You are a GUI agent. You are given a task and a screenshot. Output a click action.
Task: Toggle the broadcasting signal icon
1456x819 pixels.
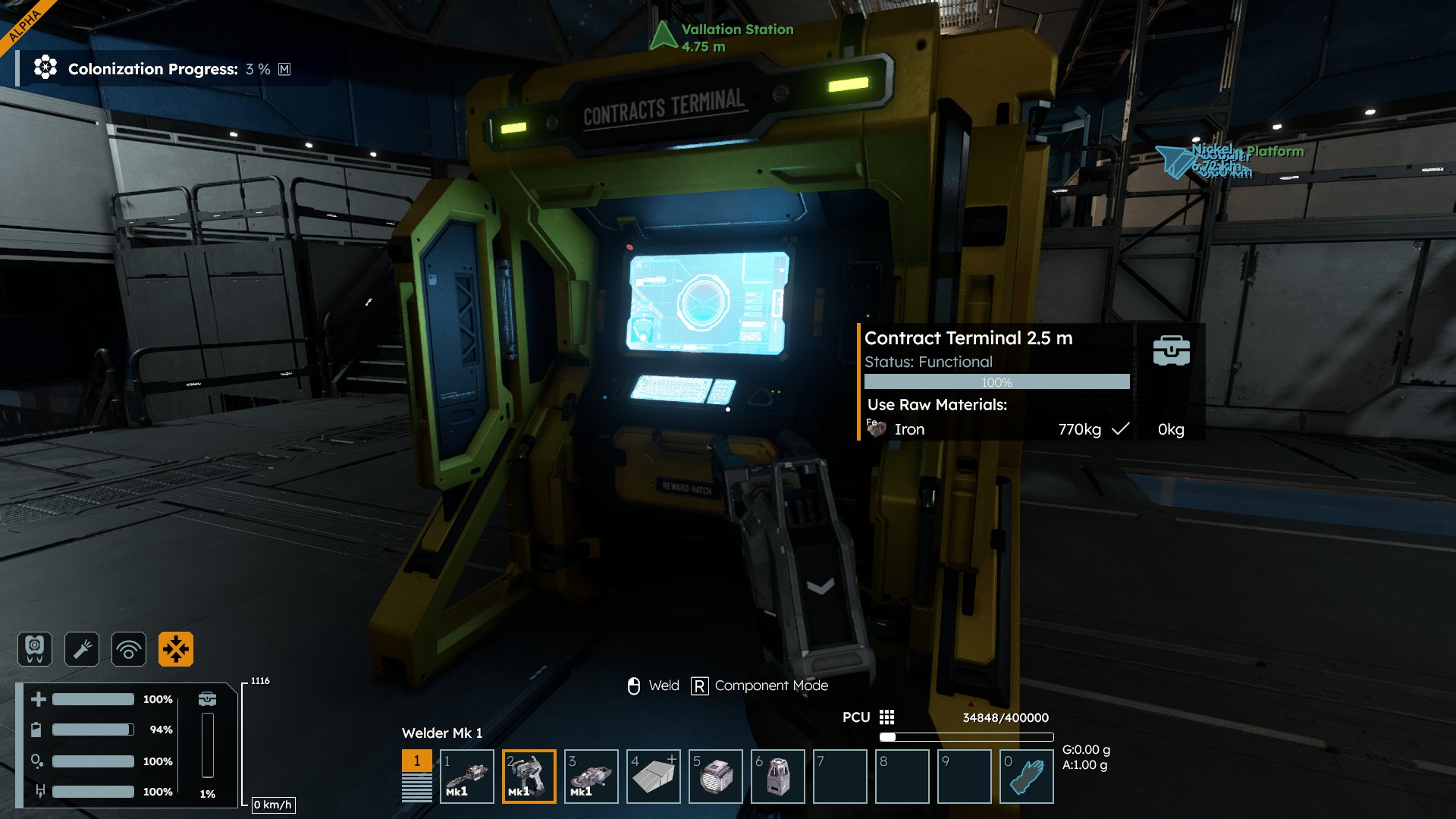click(x=129, y=649)
